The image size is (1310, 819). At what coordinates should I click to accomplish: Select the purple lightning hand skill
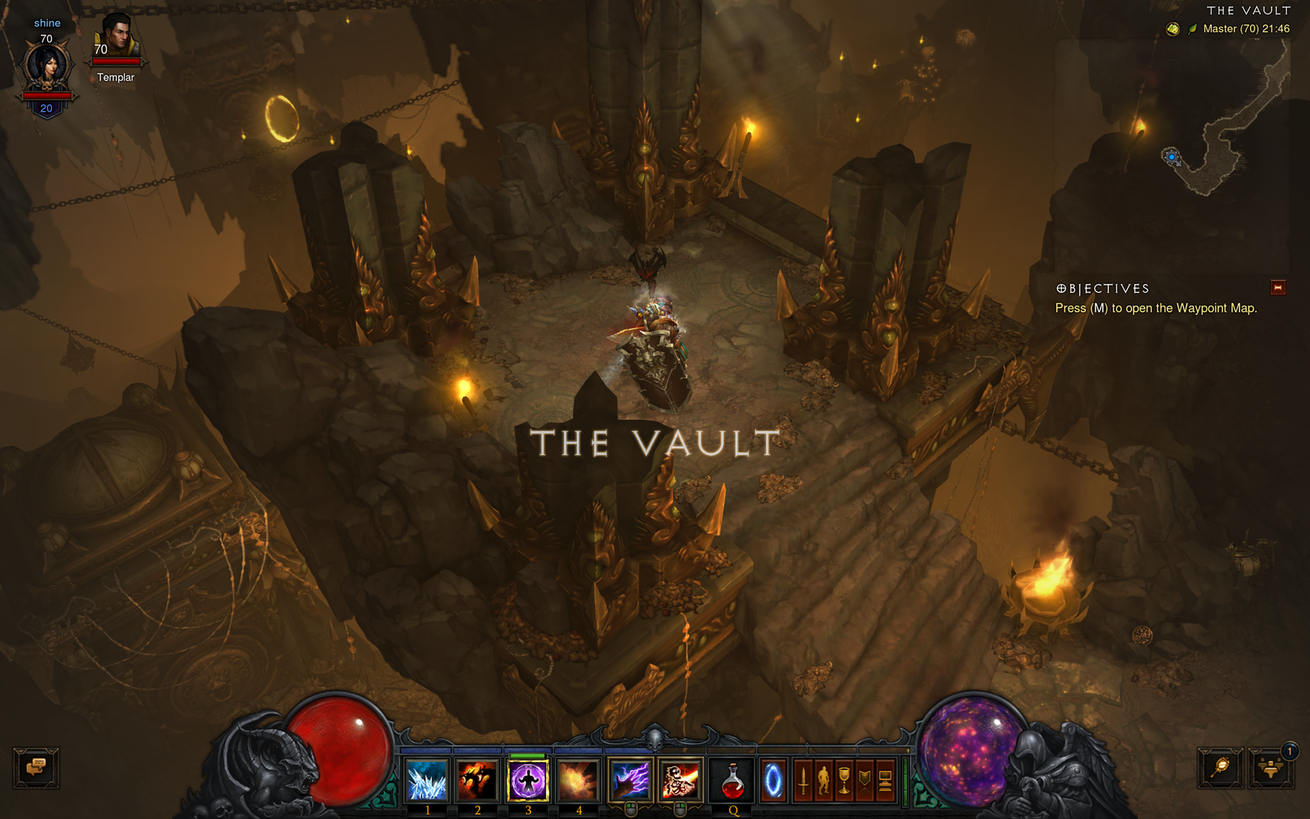pos(631,780)
